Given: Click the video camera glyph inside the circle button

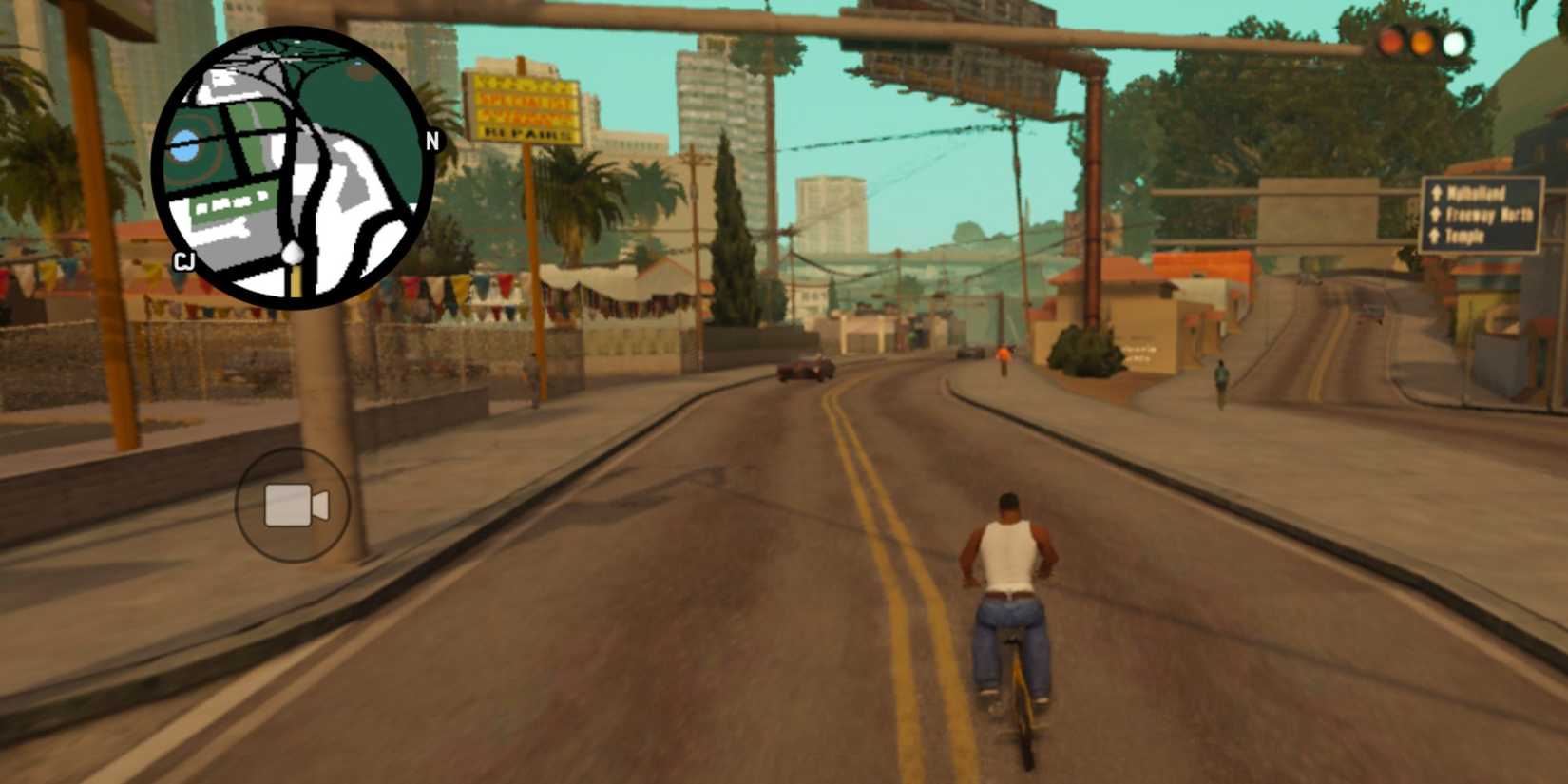Looking at the screenshot, I should [x=292, y=506].
